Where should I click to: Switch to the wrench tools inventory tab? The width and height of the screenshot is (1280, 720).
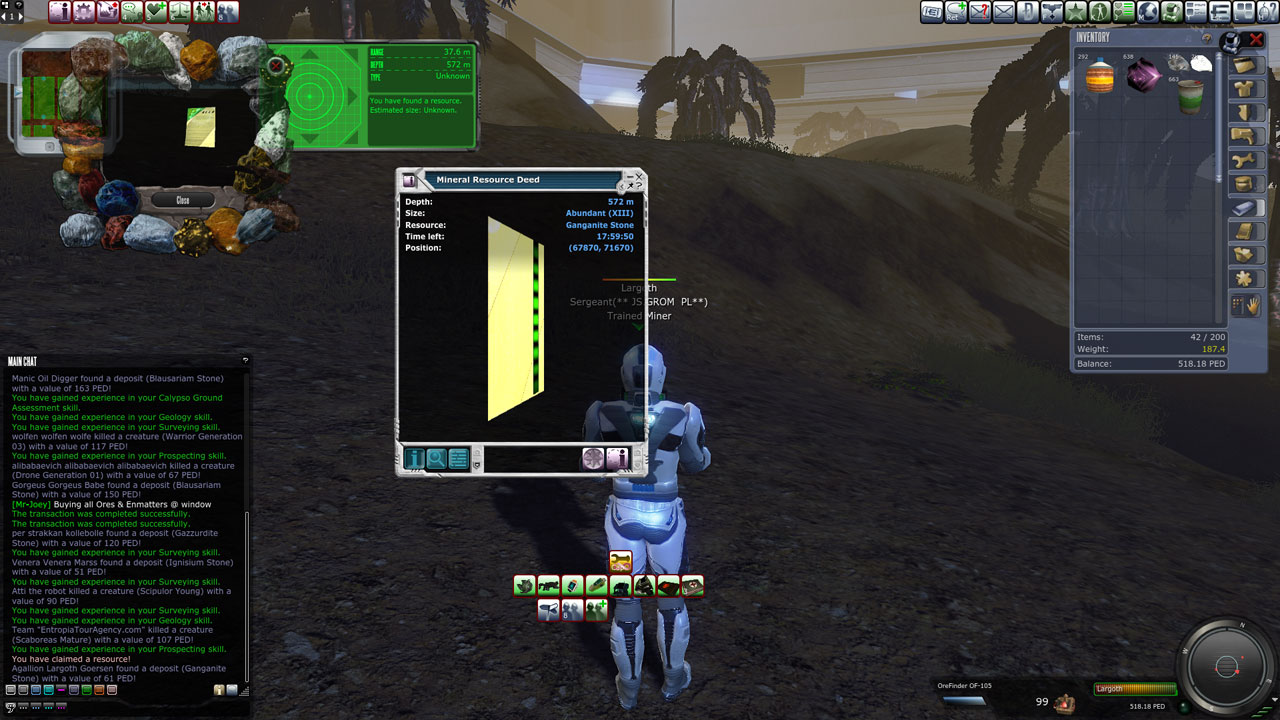(x=1245, y=160)
